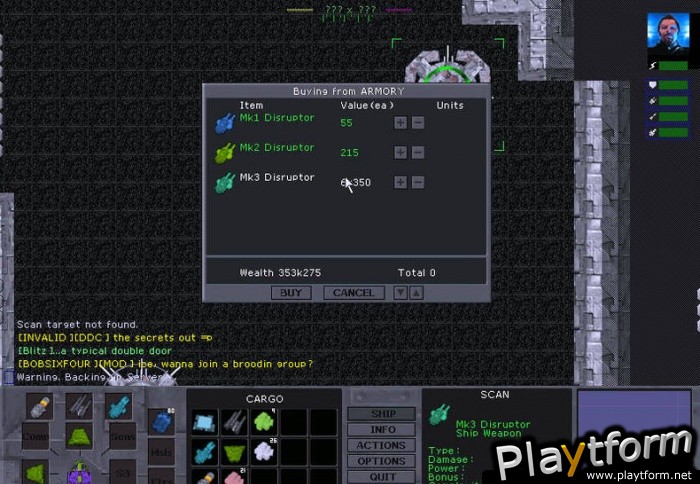Remove one Mk2 Disruptor unit

pyautogui.click(x=418, y=152)
